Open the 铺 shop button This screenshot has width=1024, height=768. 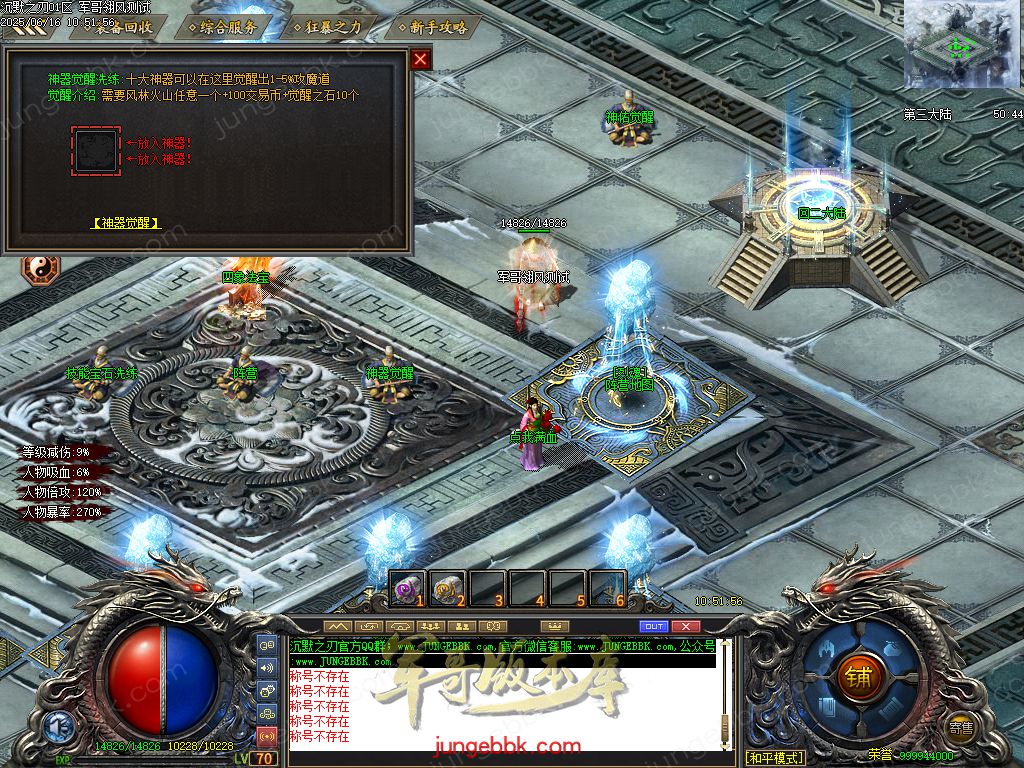(858, 676)
